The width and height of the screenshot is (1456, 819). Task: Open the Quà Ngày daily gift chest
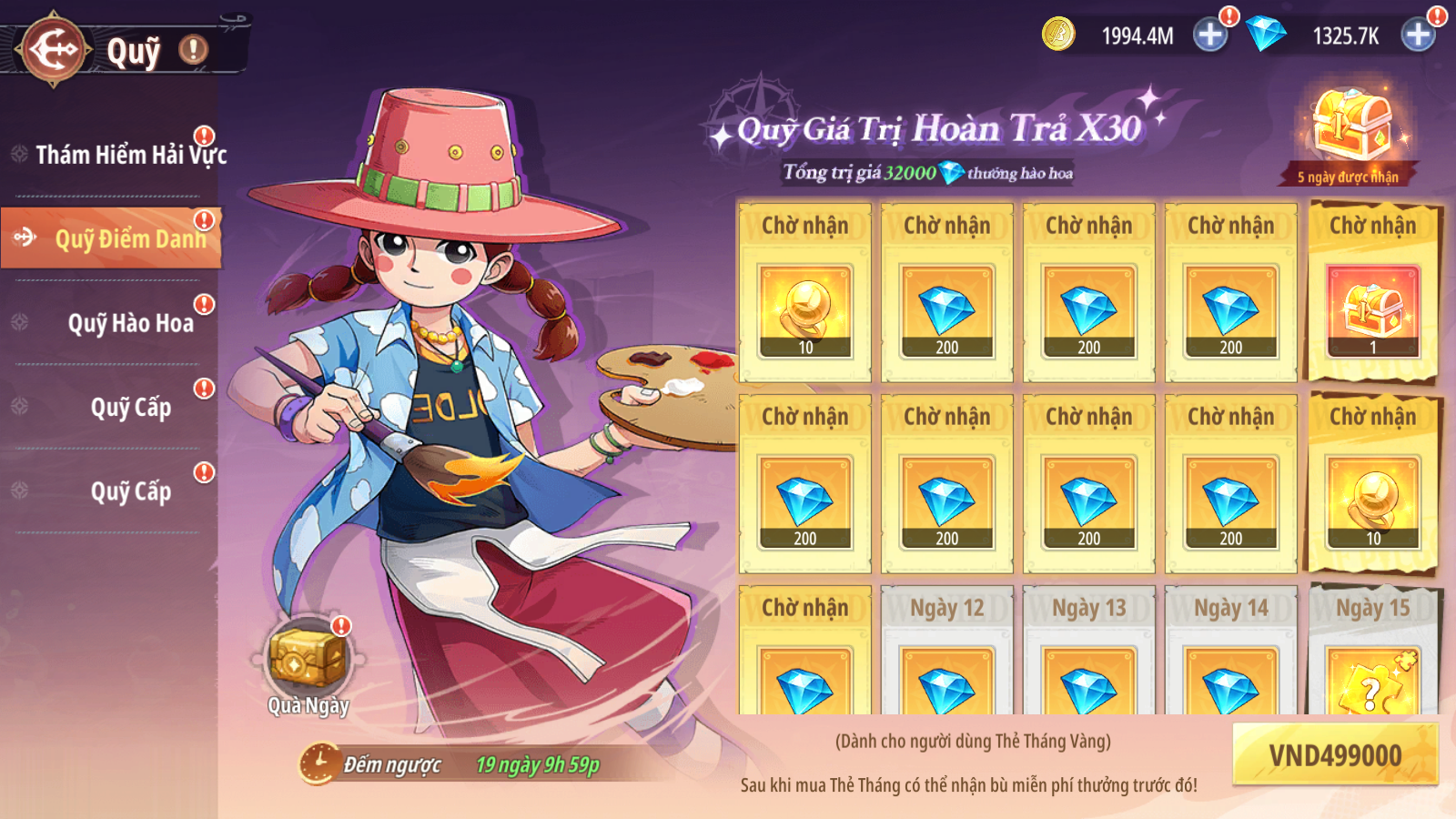coord(308,660)
